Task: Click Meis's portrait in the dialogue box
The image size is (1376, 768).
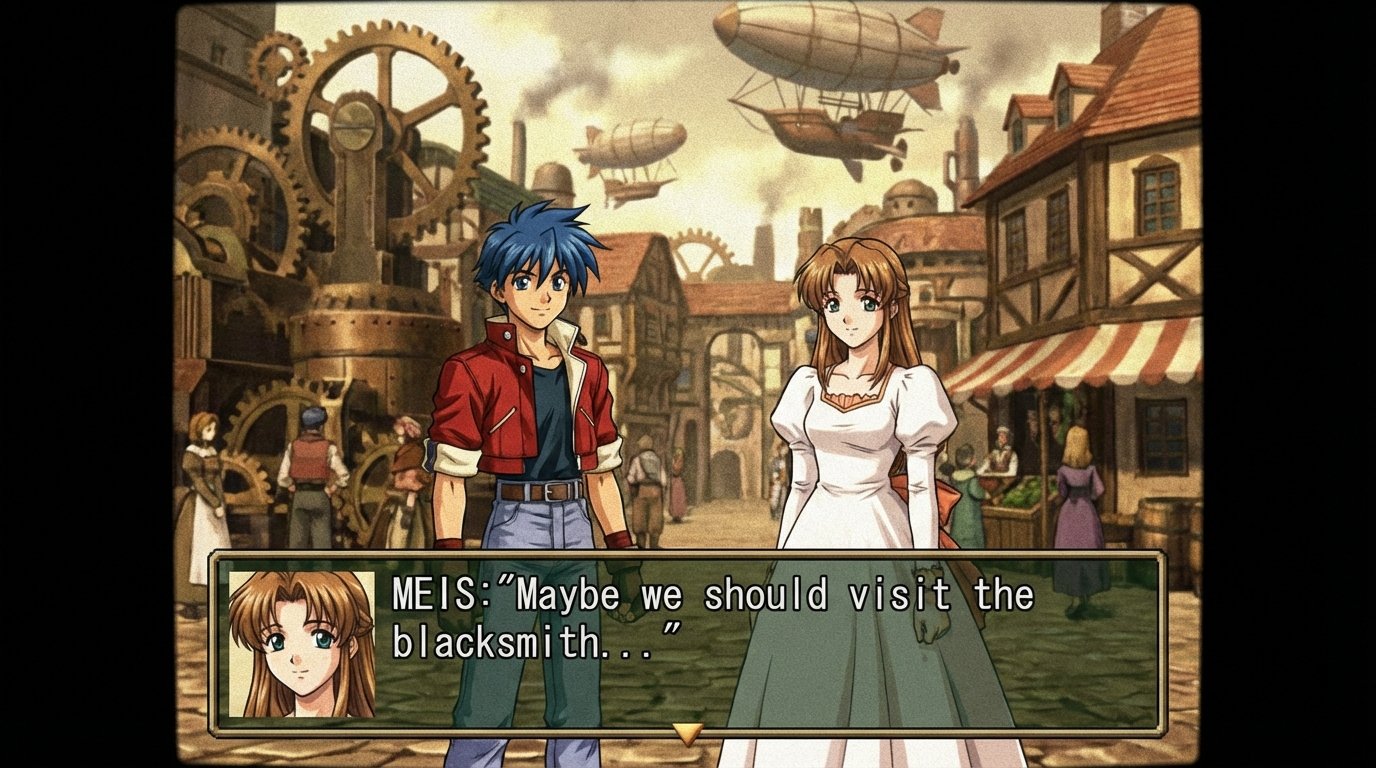Action: [x=301, y=644]
